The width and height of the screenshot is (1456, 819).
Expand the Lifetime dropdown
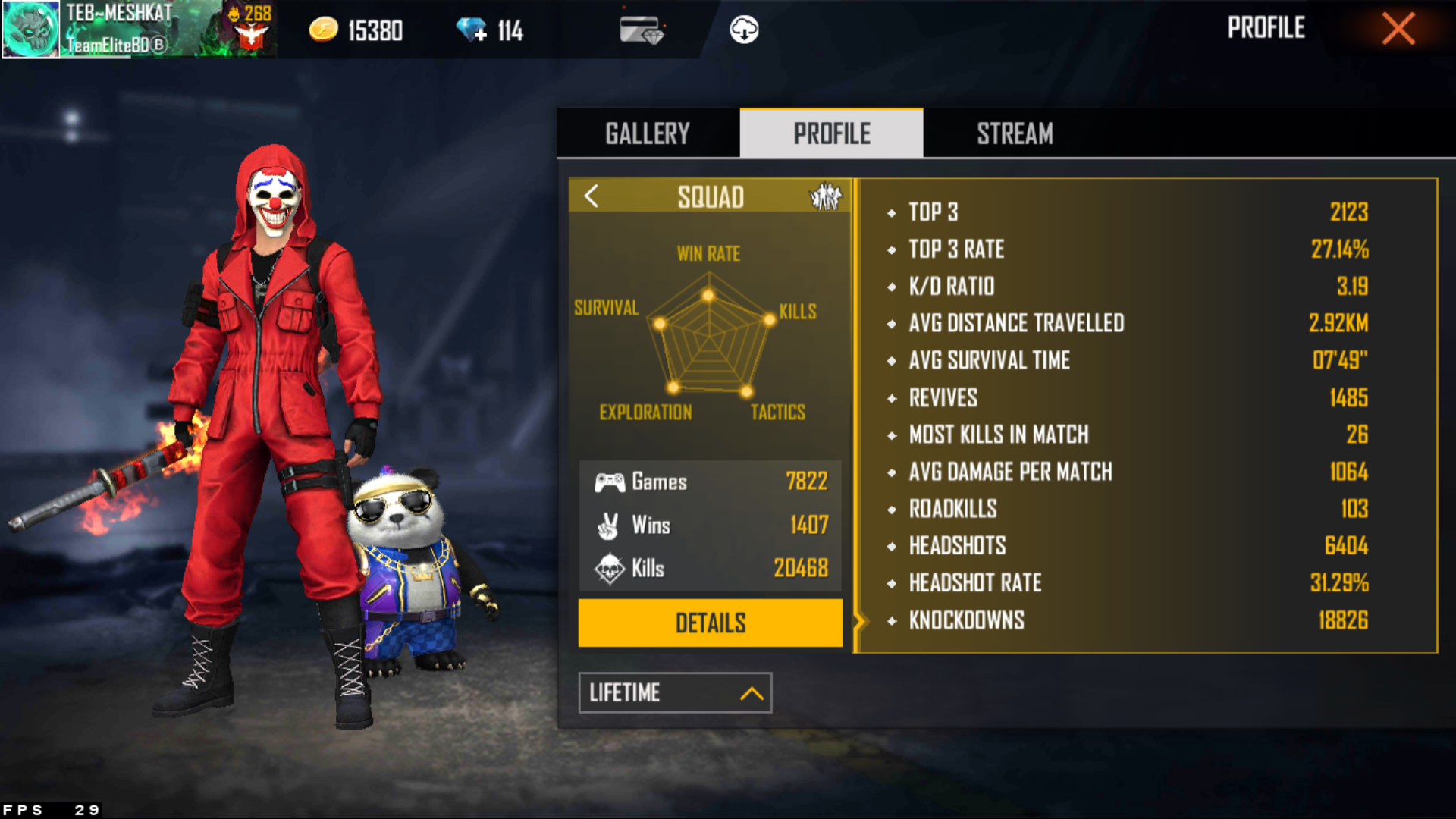[675, 692]
